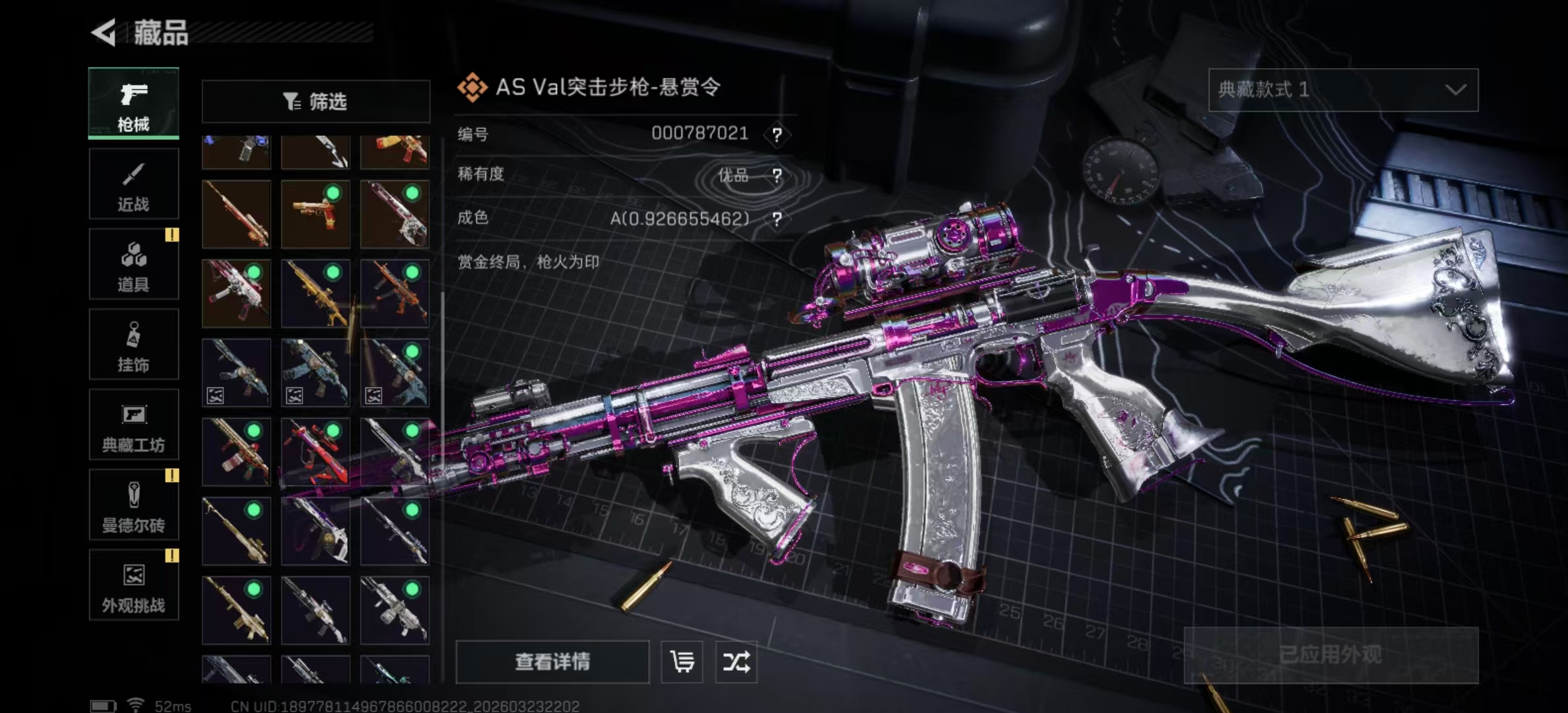Expand the 典藏款式 1 dropdown
This screenshot has height=713, width=1568.
click(1343, 90)
